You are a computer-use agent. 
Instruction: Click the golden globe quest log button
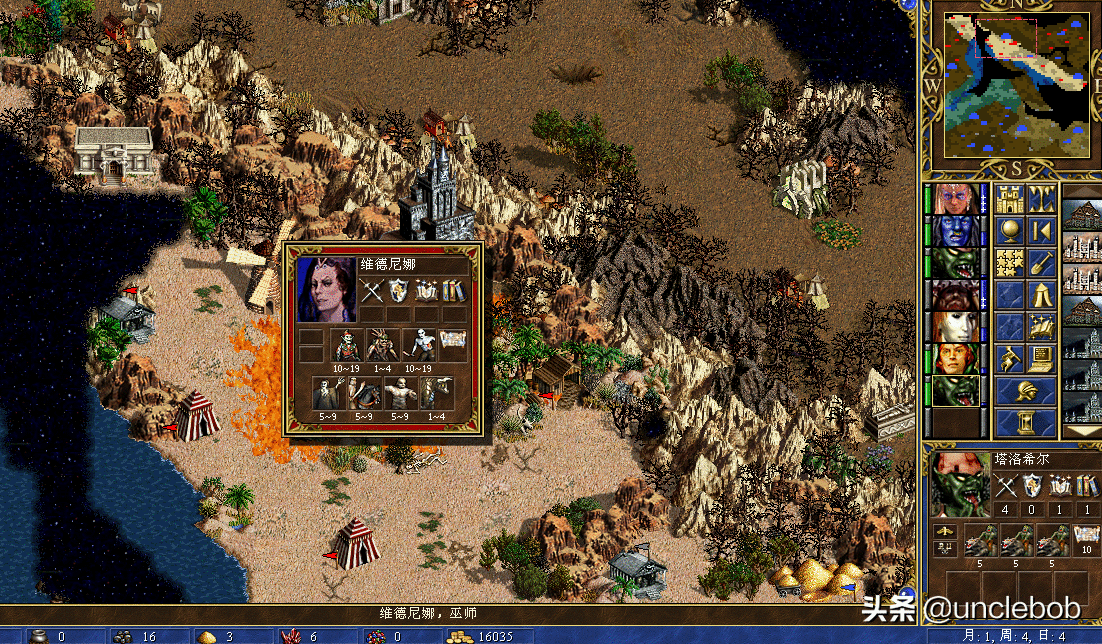click(x=1010, y=231)
